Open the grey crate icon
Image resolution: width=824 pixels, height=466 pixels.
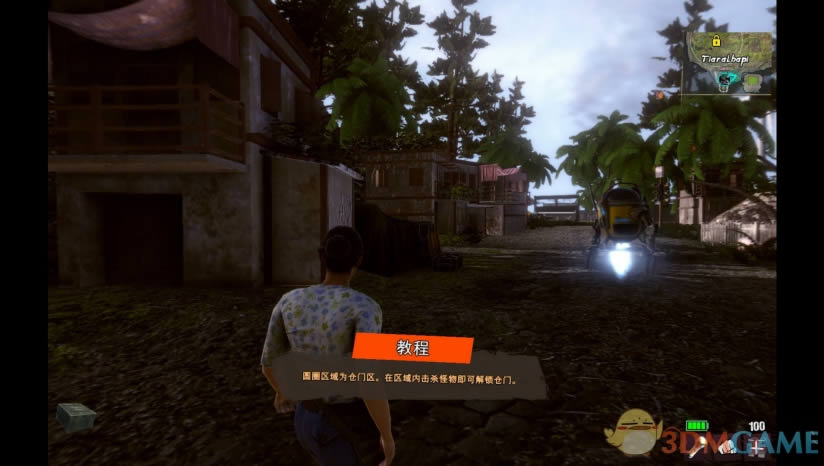(76, 415)
